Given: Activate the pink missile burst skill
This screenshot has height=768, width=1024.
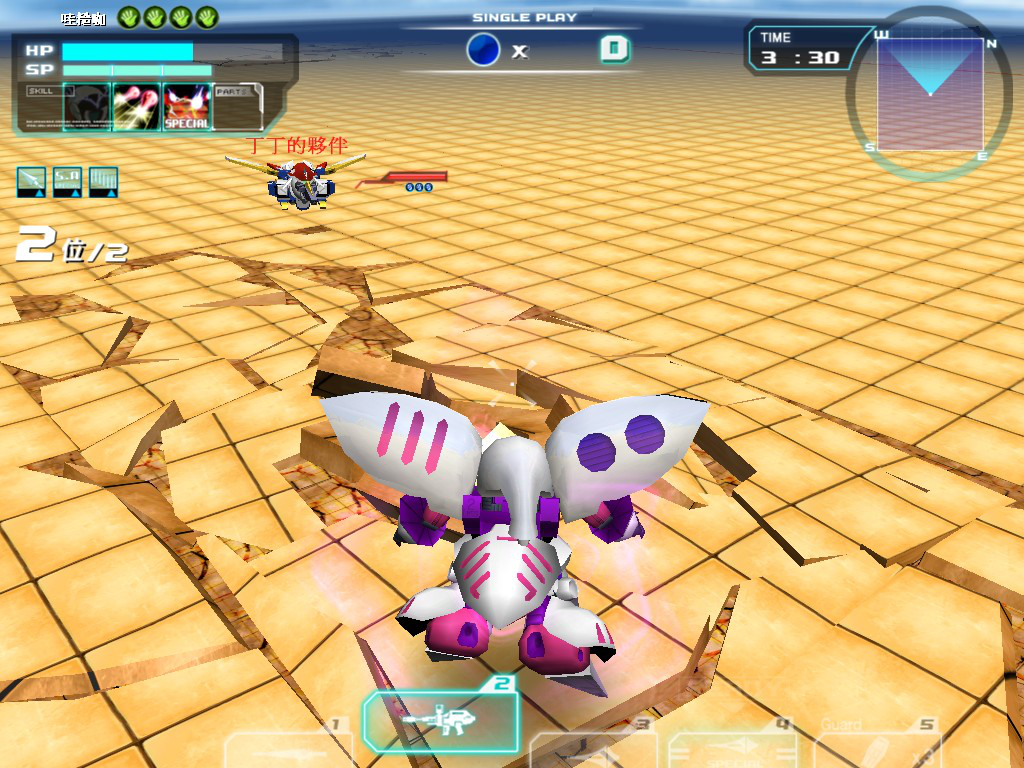Looking at the screenshot, I should pyautogui.click(x=136, y=107).
